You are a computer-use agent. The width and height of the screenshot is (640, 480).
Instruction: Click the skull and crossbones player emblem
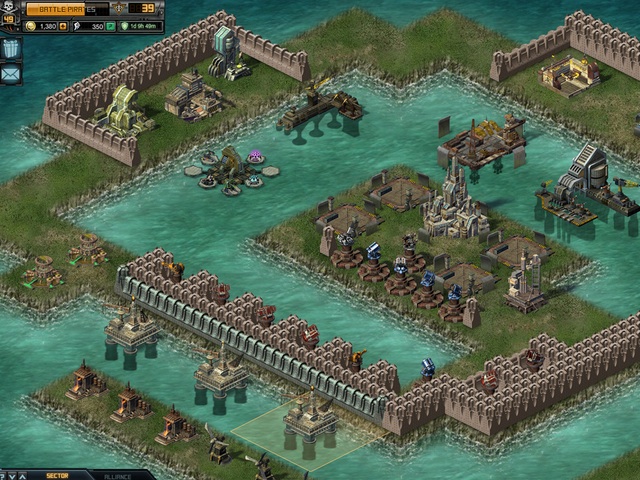pyautogui.click(x=9, y=6)
